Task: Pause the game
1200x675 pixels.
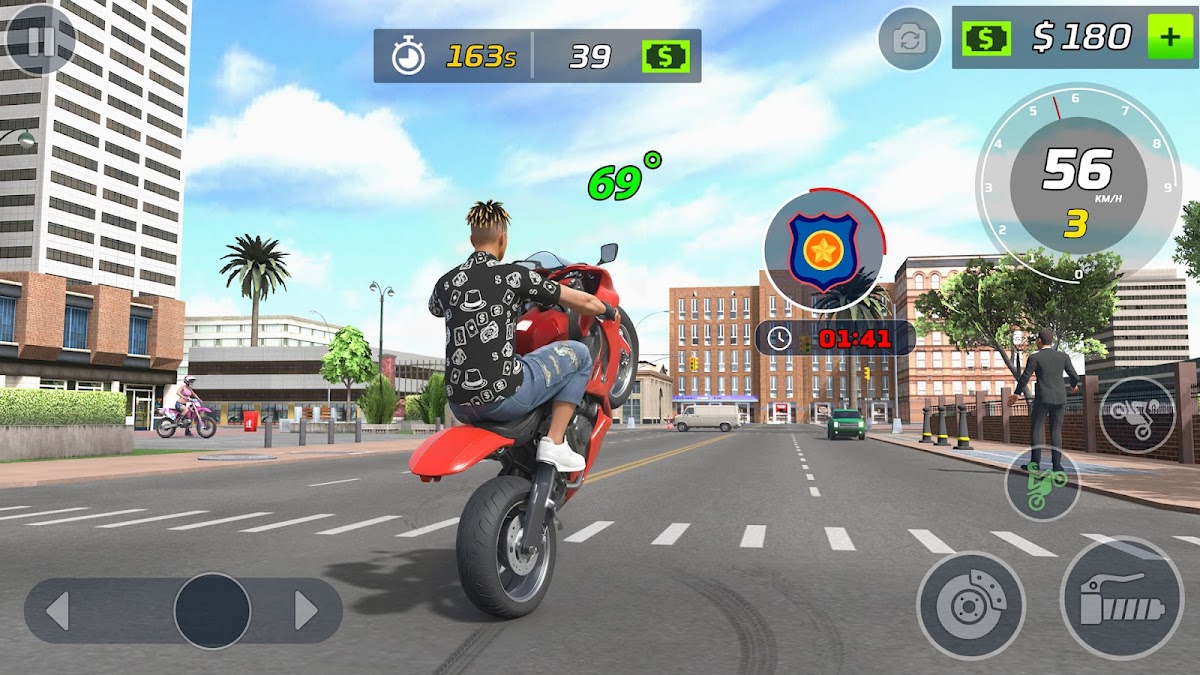Action: pos(40,40)
